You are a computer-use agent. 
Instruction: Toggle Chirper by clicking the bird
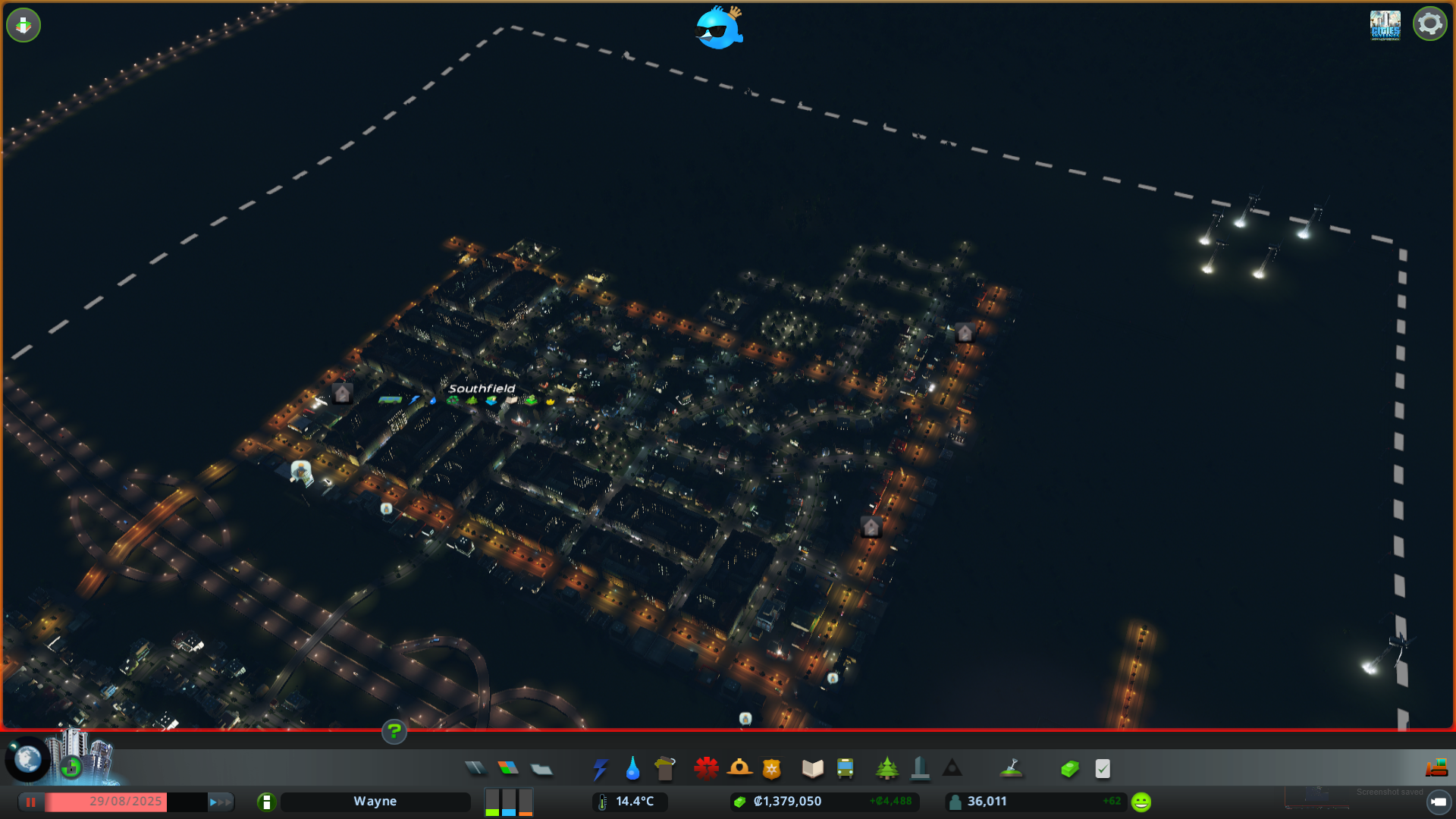(717, 29)
